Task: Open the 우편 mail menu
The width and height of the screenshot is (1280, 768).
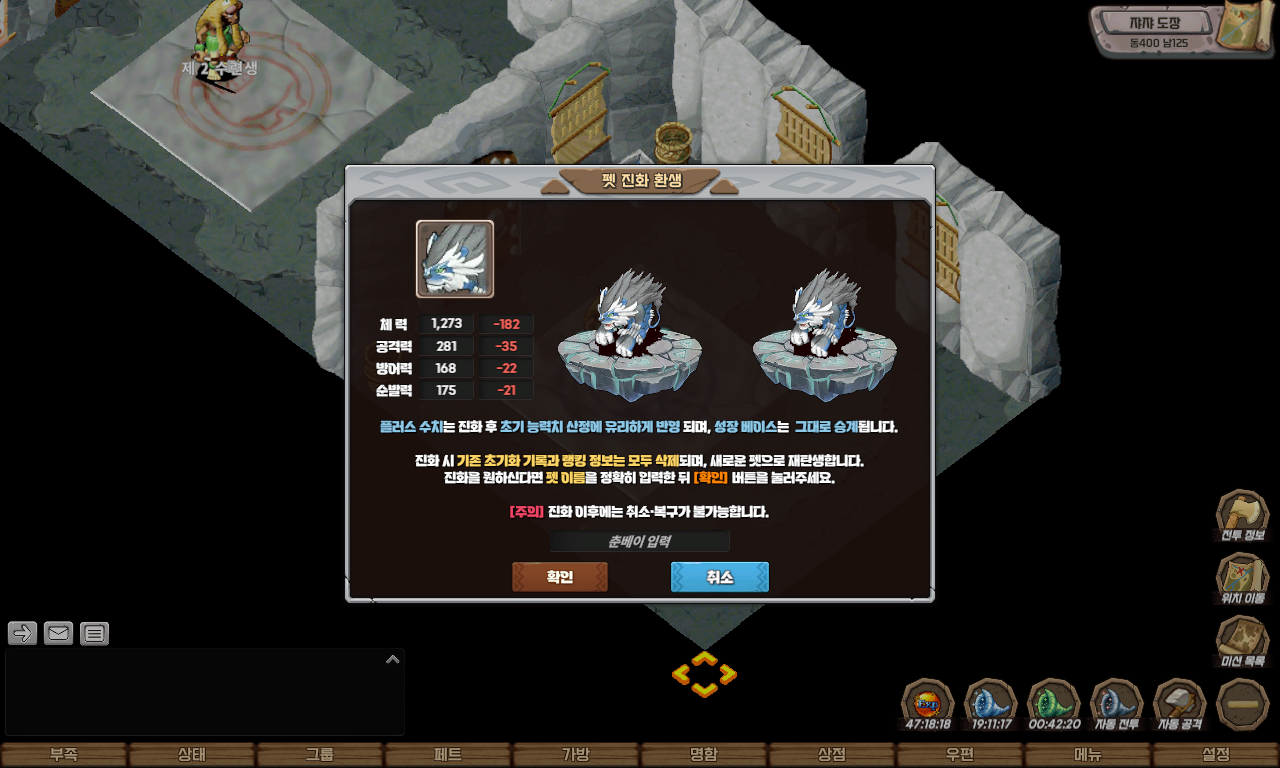Action: pos(960,755)
